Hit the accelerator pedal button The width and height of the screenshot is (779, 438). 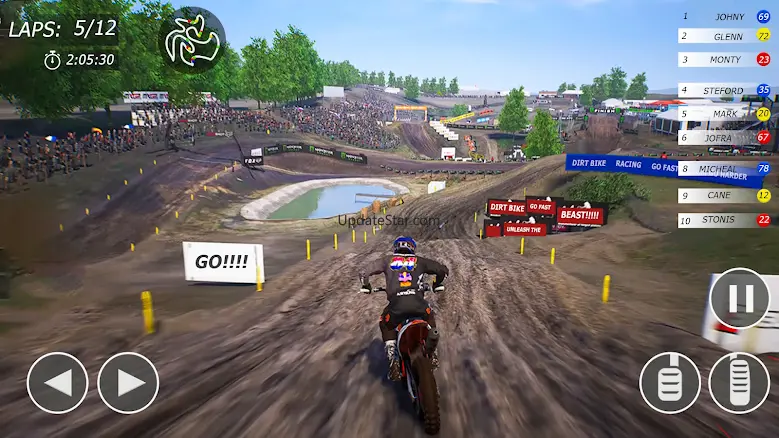pos(739,383)
